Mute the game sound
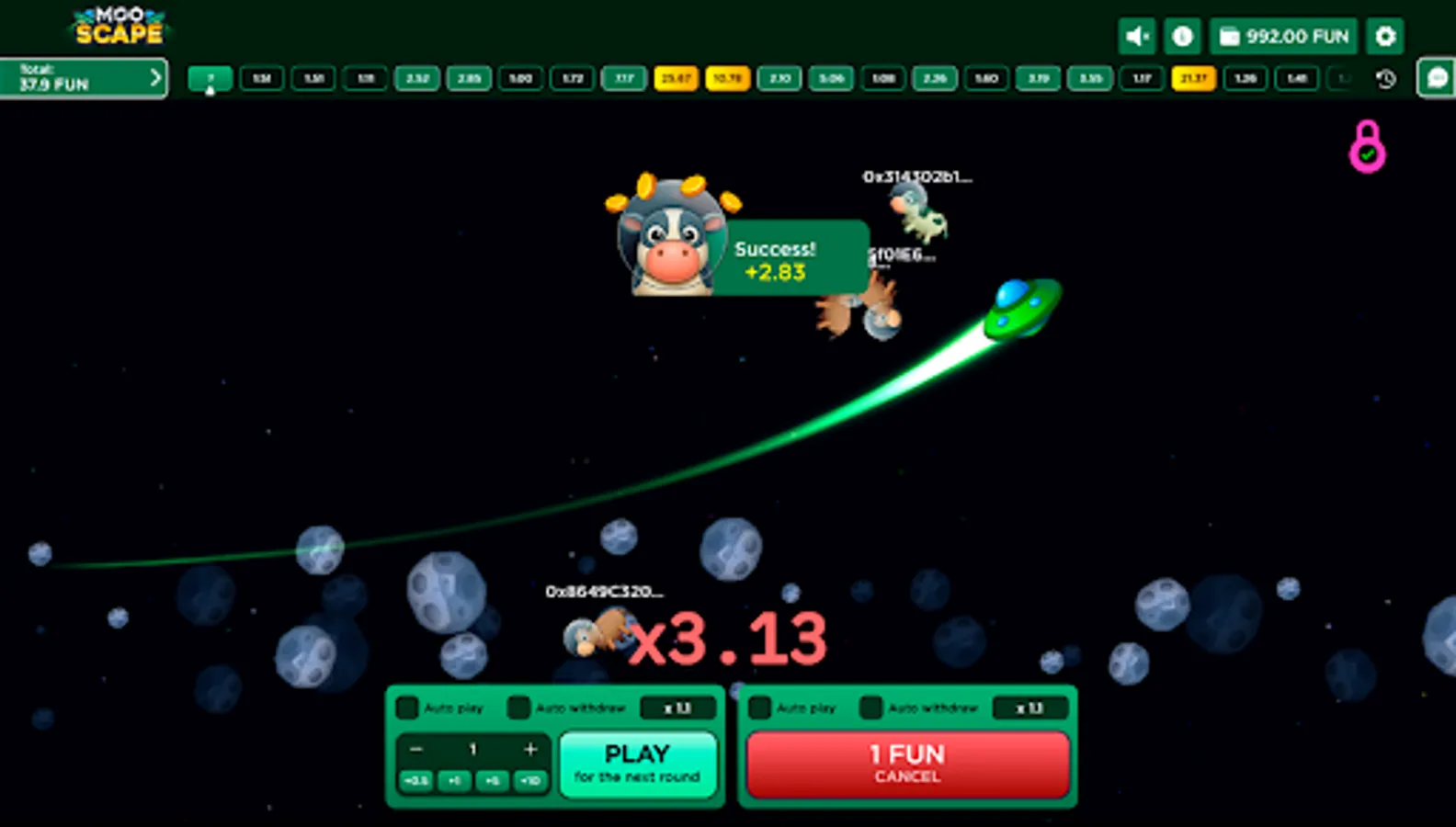 pos(1136,36)
